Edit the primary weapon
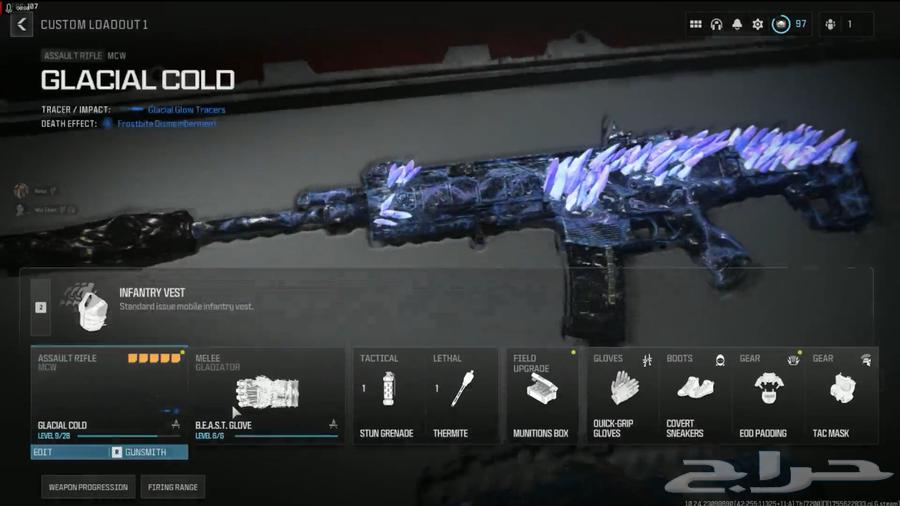Screen dimensions: 900x506 click(x=70, y=452)
